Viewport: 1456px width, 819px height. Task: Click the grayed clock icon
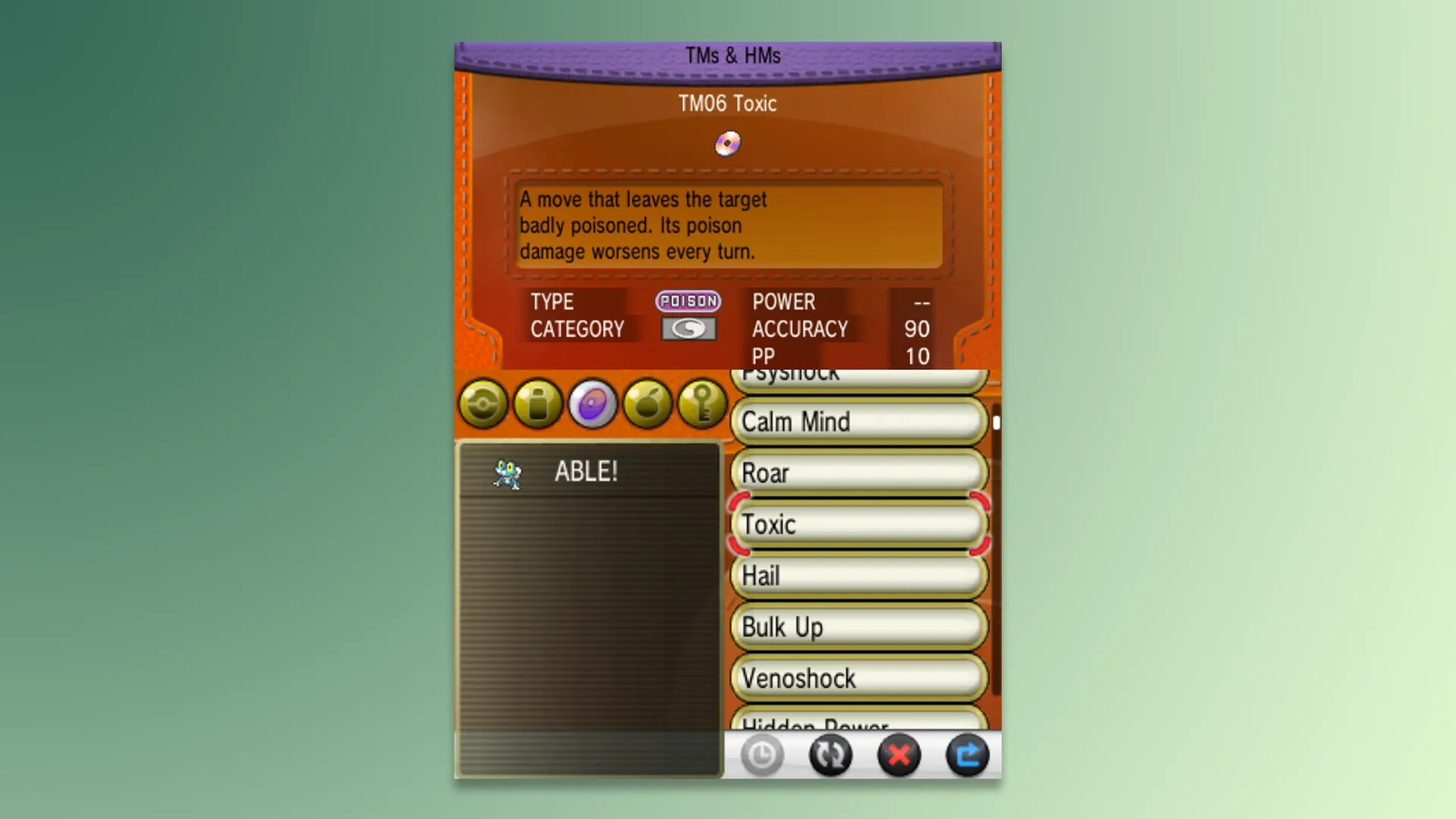[x=763, y=755]
